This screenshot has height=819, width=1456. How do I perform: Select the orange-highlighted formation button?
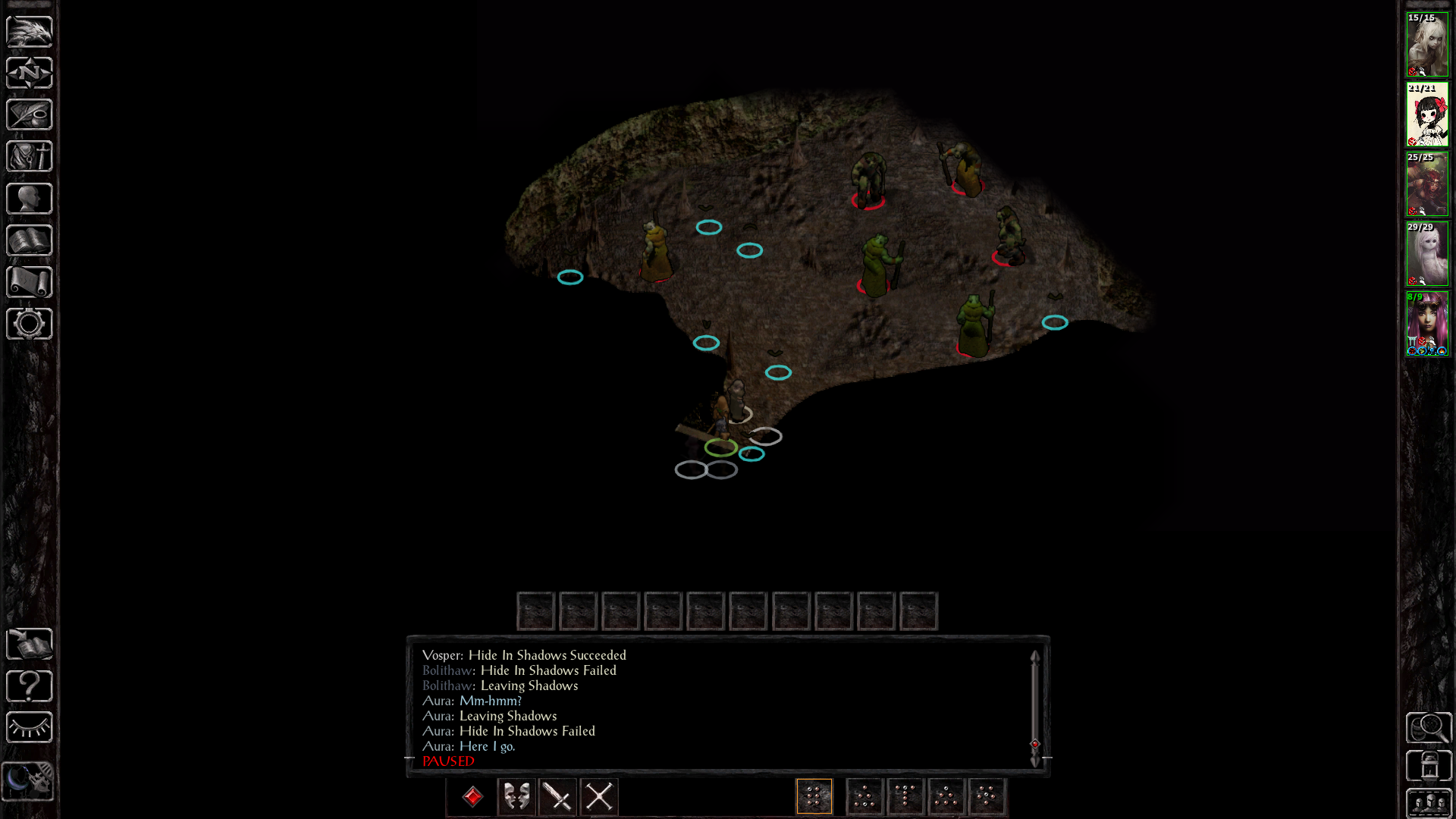814,797
